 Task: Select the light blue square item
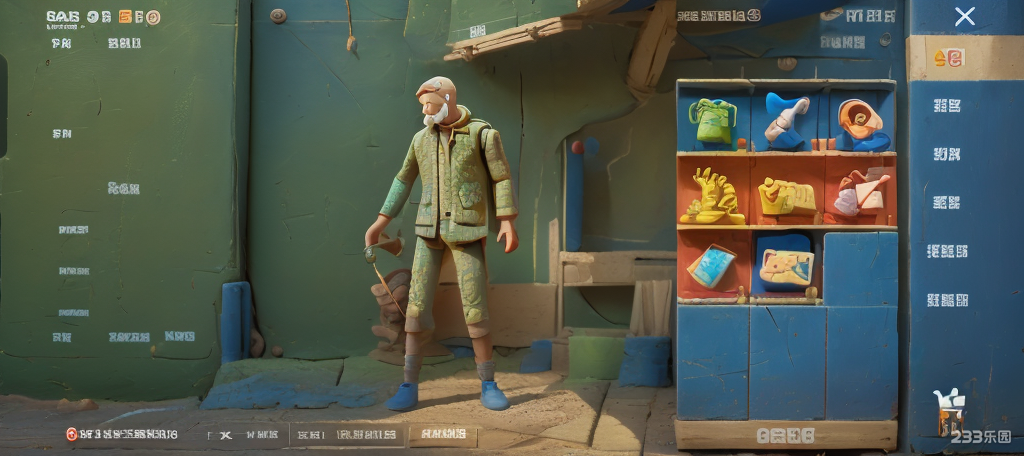[711, 266]
